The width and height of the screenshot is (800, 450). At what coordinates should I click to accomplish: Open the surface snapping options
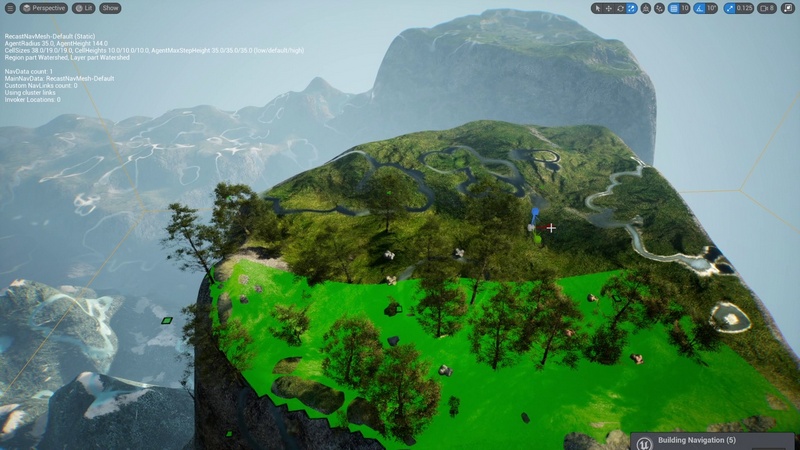coord(659,8)
